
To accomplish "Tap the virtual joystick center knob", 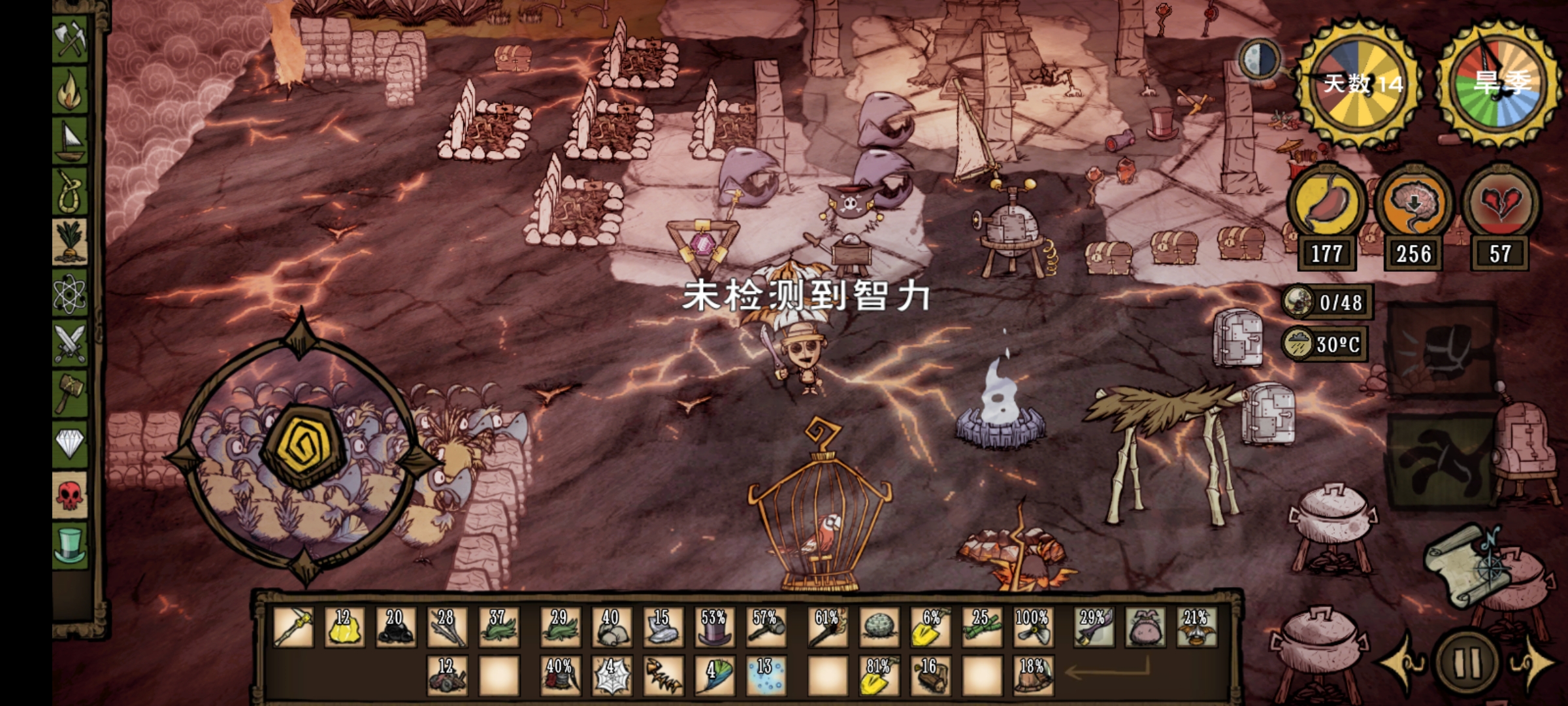I will pyautogui.click(x=302, y=446).
